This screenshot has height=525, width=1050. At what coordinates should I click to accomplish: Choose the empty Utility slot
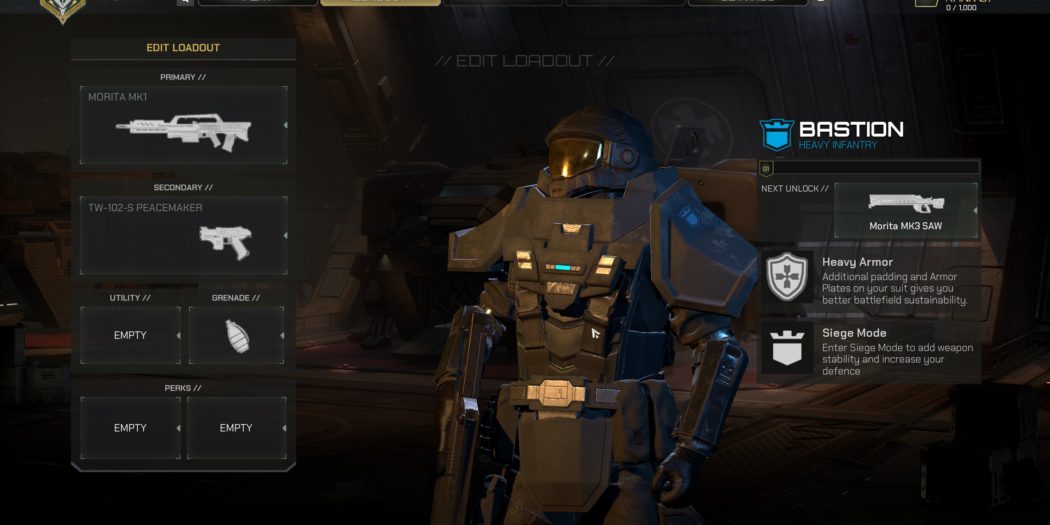click(130, 335)
